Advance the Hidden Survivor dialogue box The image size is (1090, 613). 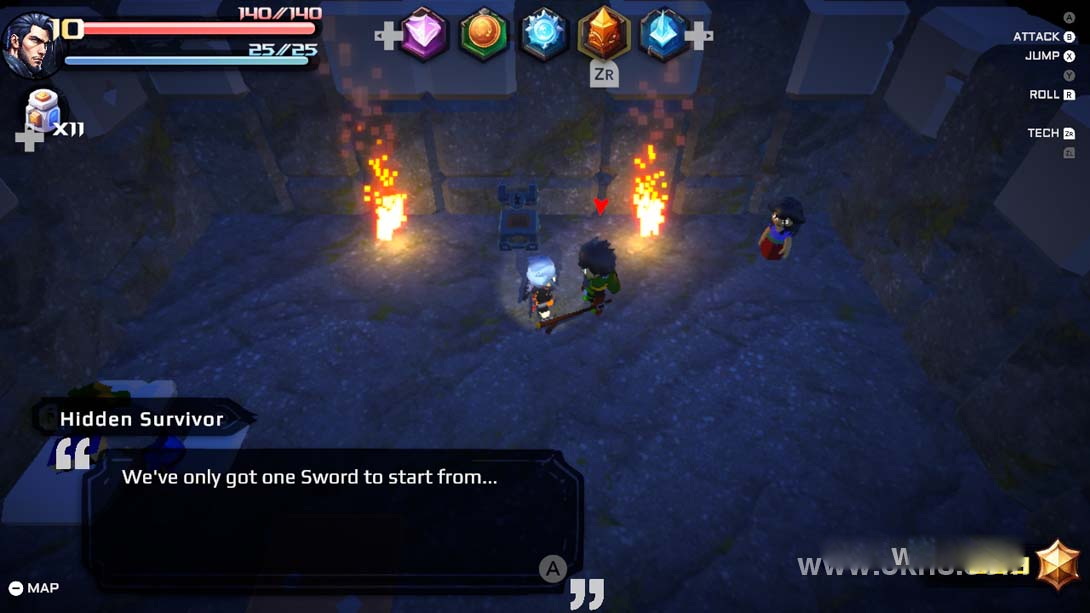553,569
